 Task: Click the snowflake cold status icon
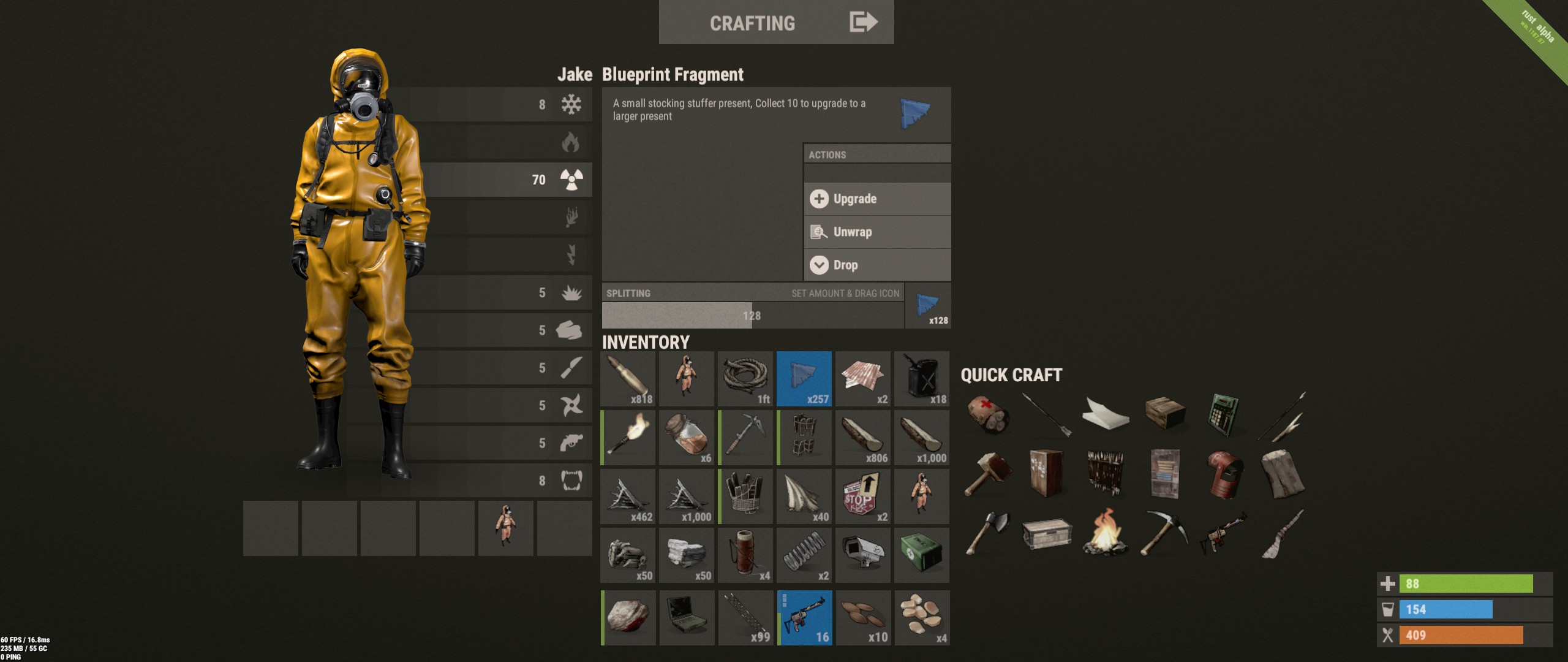(570, 105)
